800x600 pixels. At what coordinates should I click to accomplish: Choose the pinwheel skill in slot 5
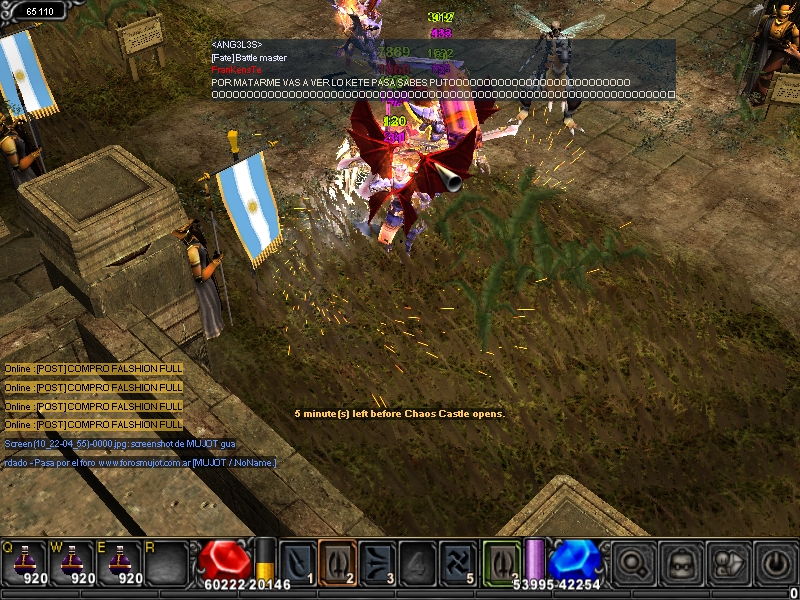point(458,562)
